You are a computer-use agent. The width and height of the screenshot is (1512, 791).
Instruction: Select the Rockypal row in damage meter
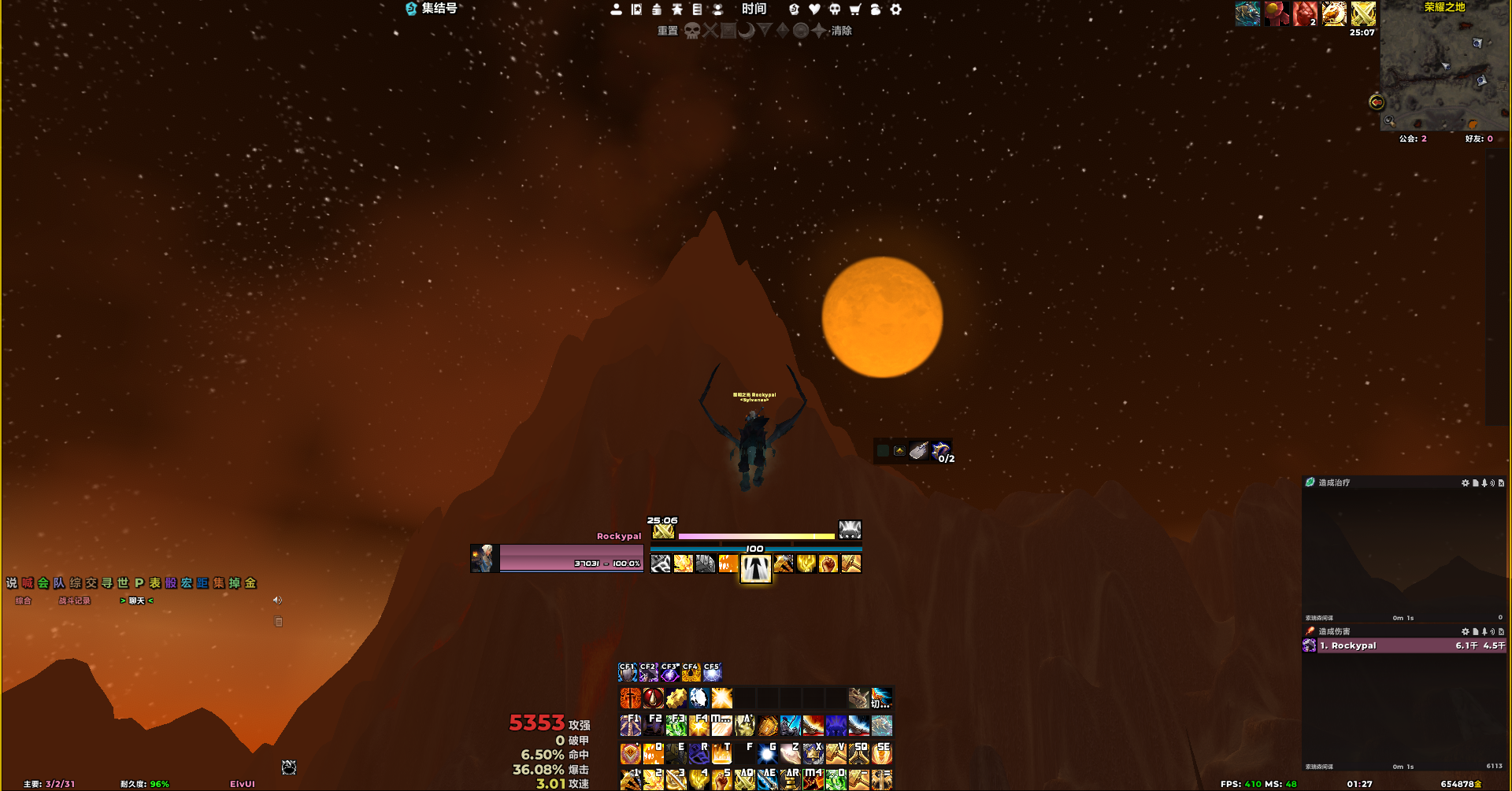(1403, 645)
